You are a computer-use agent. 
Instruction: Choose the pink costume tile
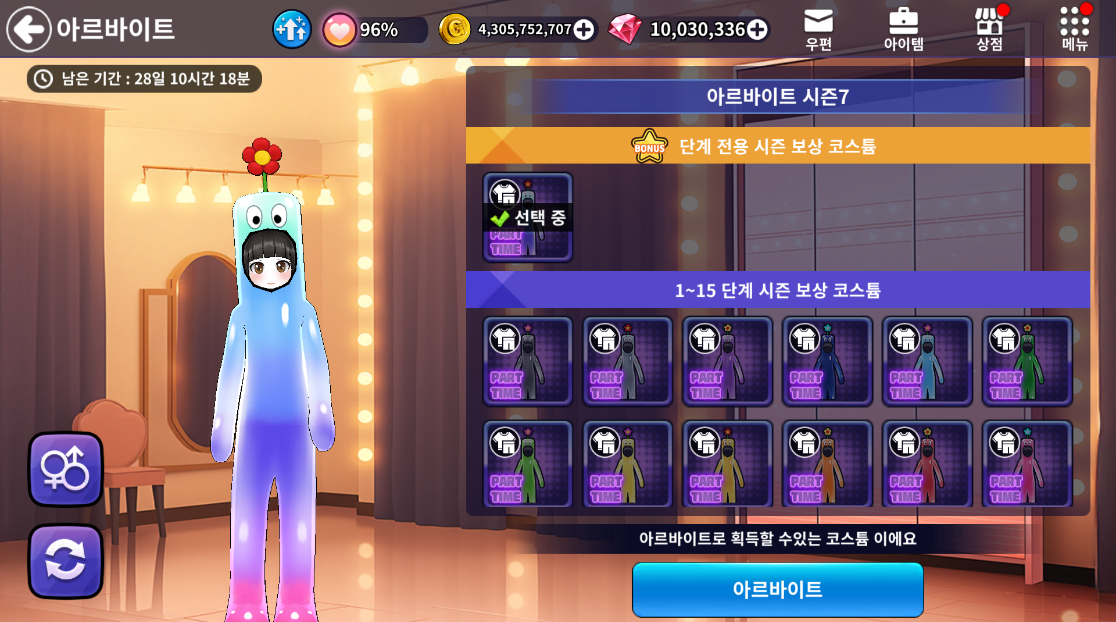click(1028, 465)
